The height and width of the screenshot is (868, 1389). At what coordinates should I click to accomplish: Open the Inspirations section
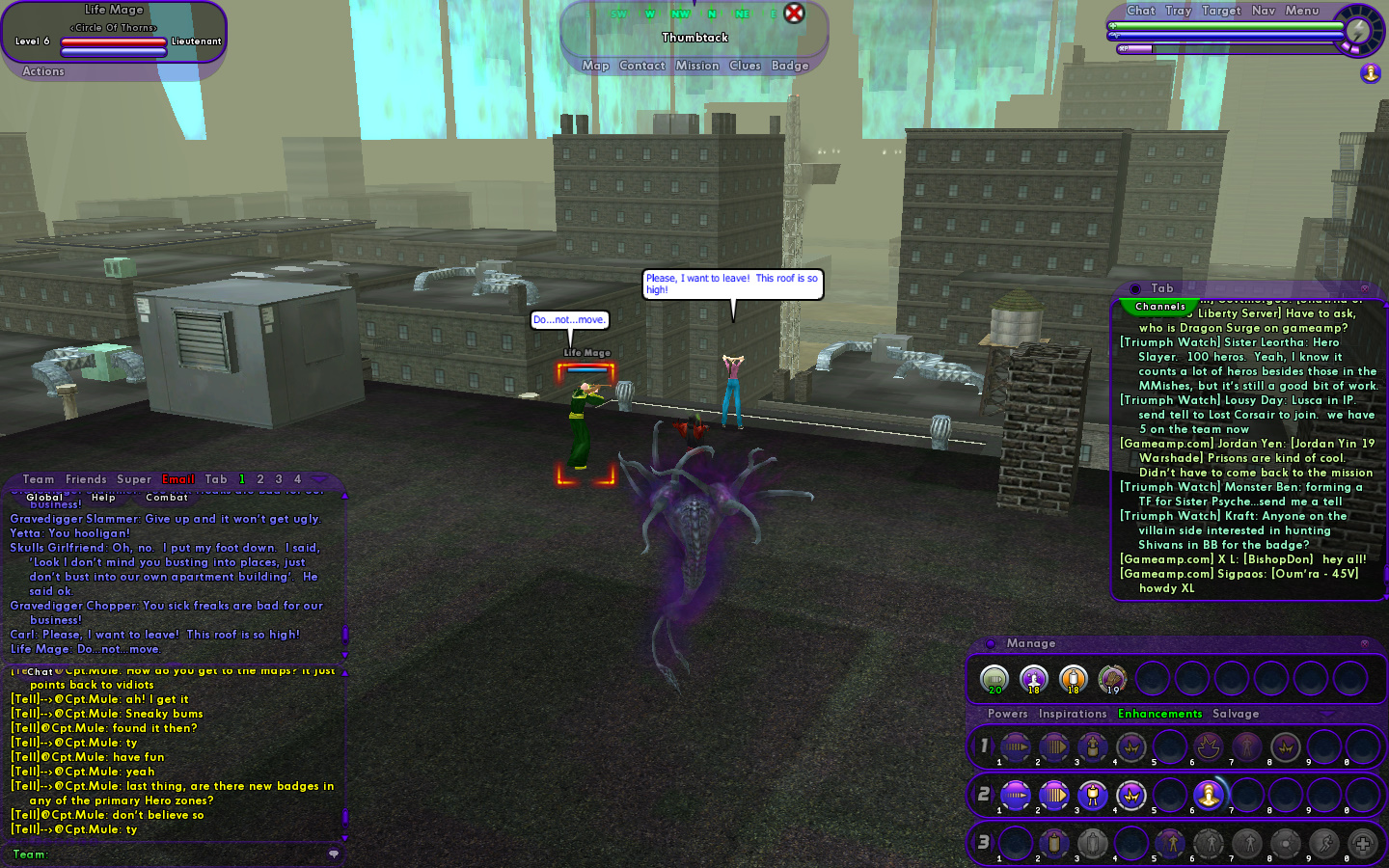(1072, 714)
